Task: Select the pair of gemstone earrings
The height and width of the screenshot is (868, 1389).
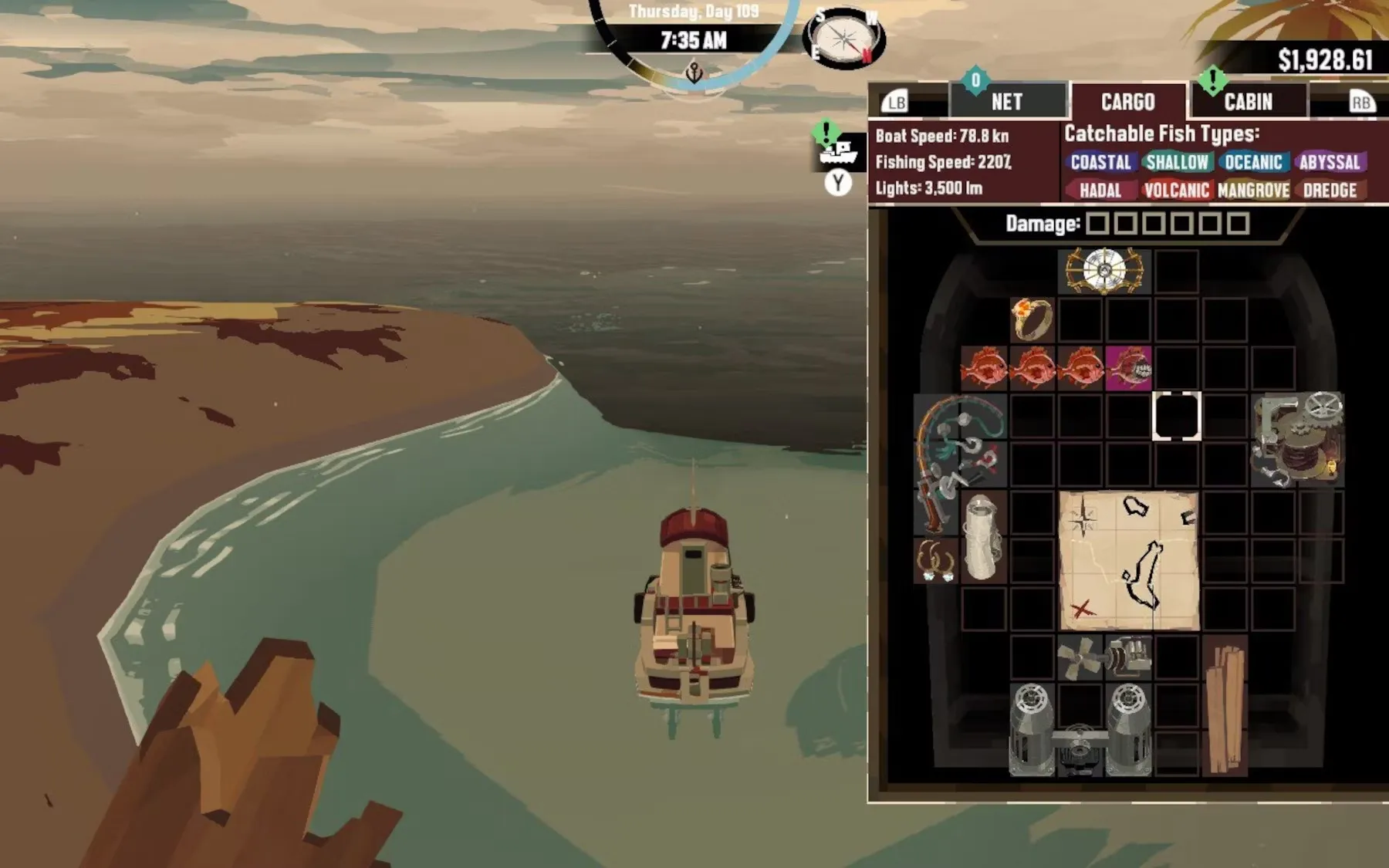Action: pos(936,561)
